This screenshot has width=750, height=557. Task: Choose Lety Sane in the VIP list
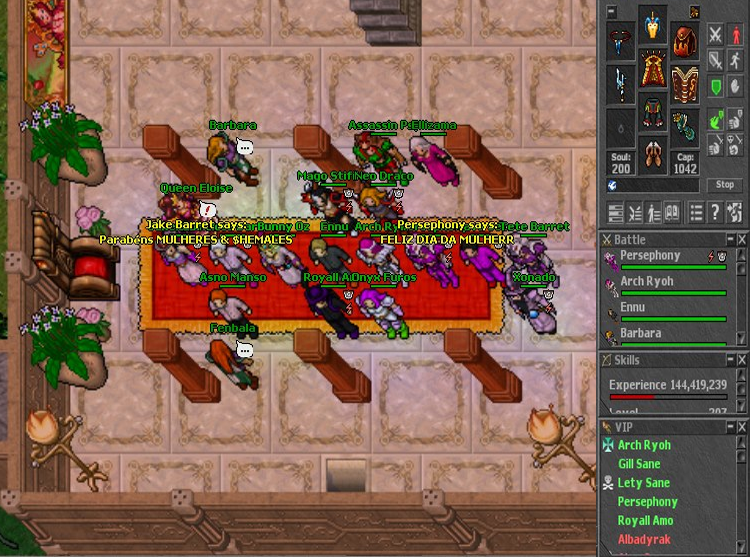643,483
